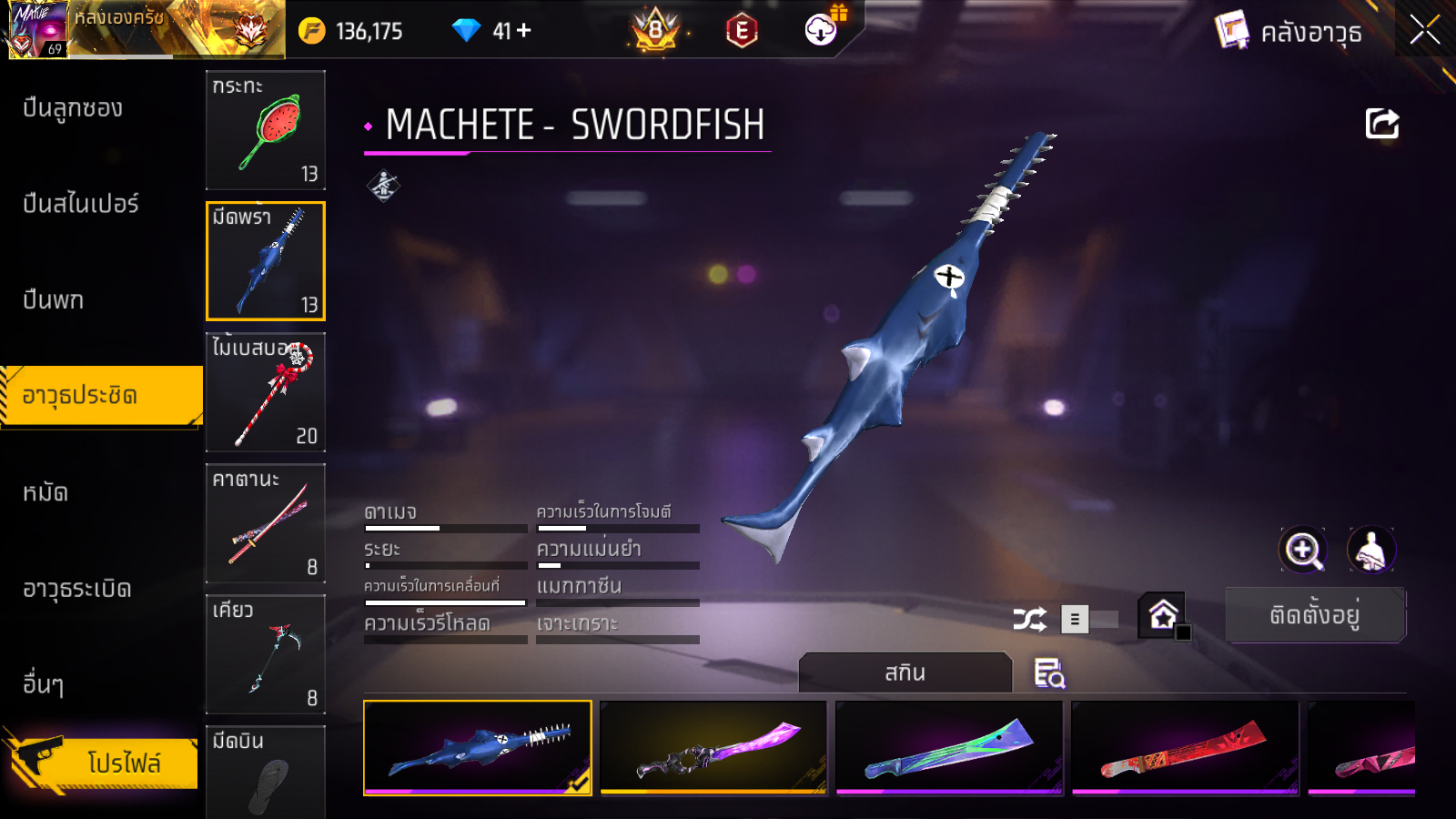Toggle the random skin shuffle switch
This screenshot has height=819, width=1456.
(1088, 620)
